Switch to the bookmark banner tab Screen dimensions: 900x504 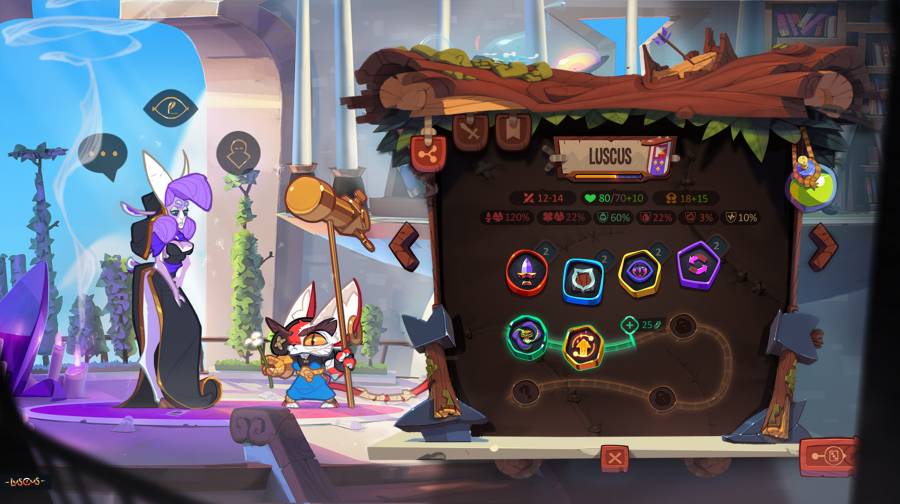(513, 130)
